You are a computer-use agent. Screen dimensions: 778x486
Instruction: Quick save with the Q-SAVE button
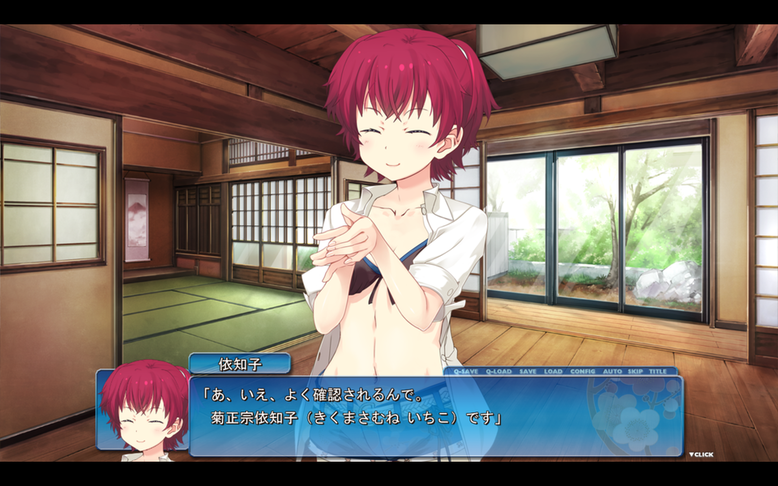point(466,371)
